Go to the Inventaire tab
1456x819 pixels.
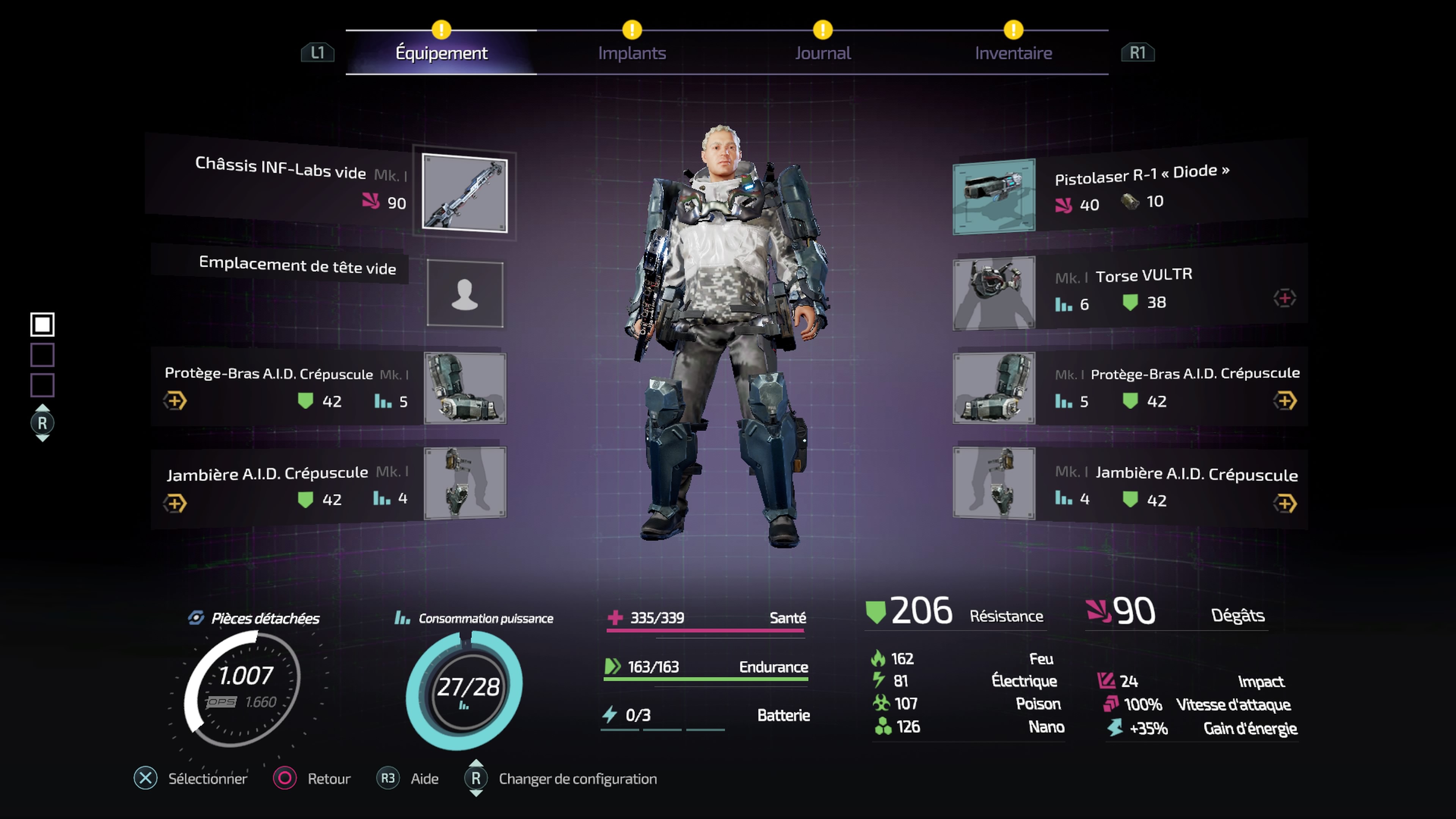tap(1013, 53)
